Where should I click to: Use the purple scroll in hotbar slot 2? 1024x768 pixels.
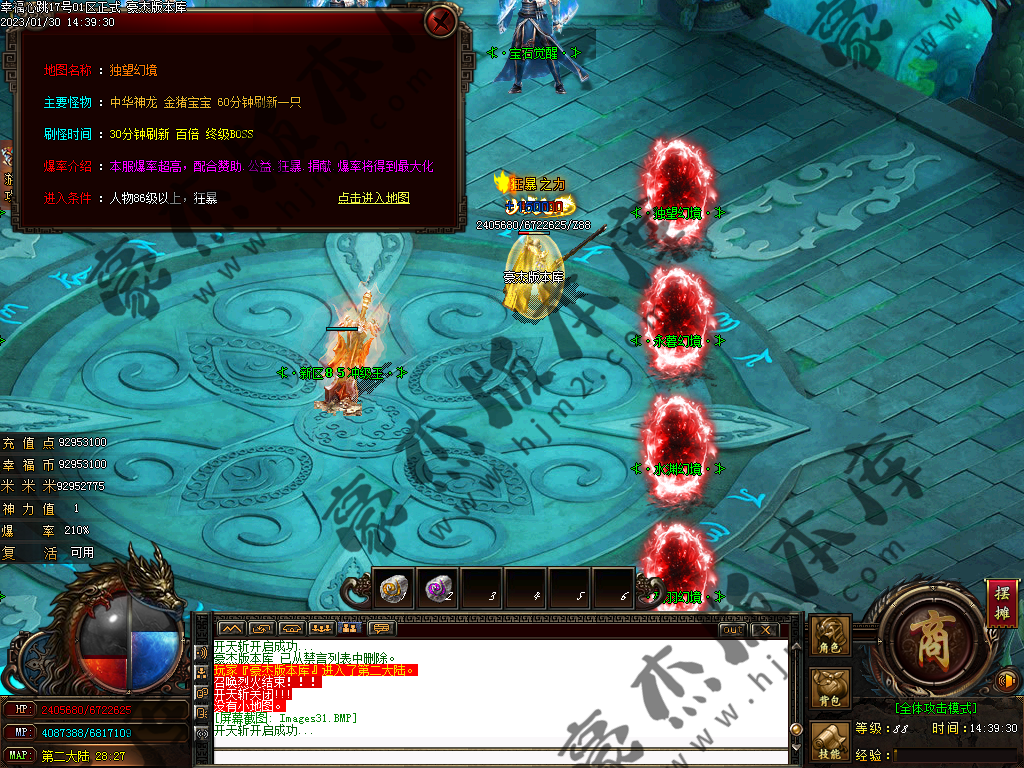(437, 589)
